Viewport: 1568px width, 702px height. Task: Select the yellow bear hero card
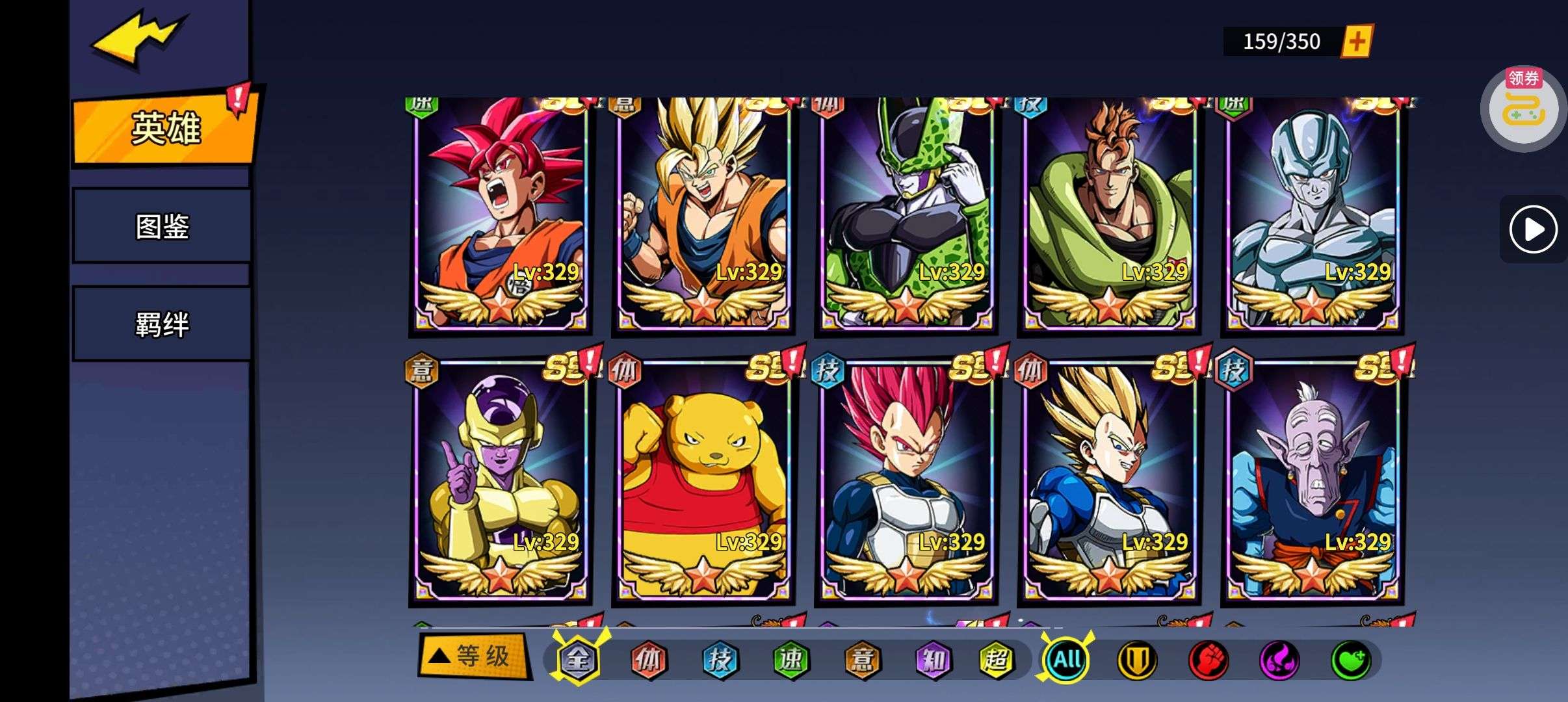(704, 481)
